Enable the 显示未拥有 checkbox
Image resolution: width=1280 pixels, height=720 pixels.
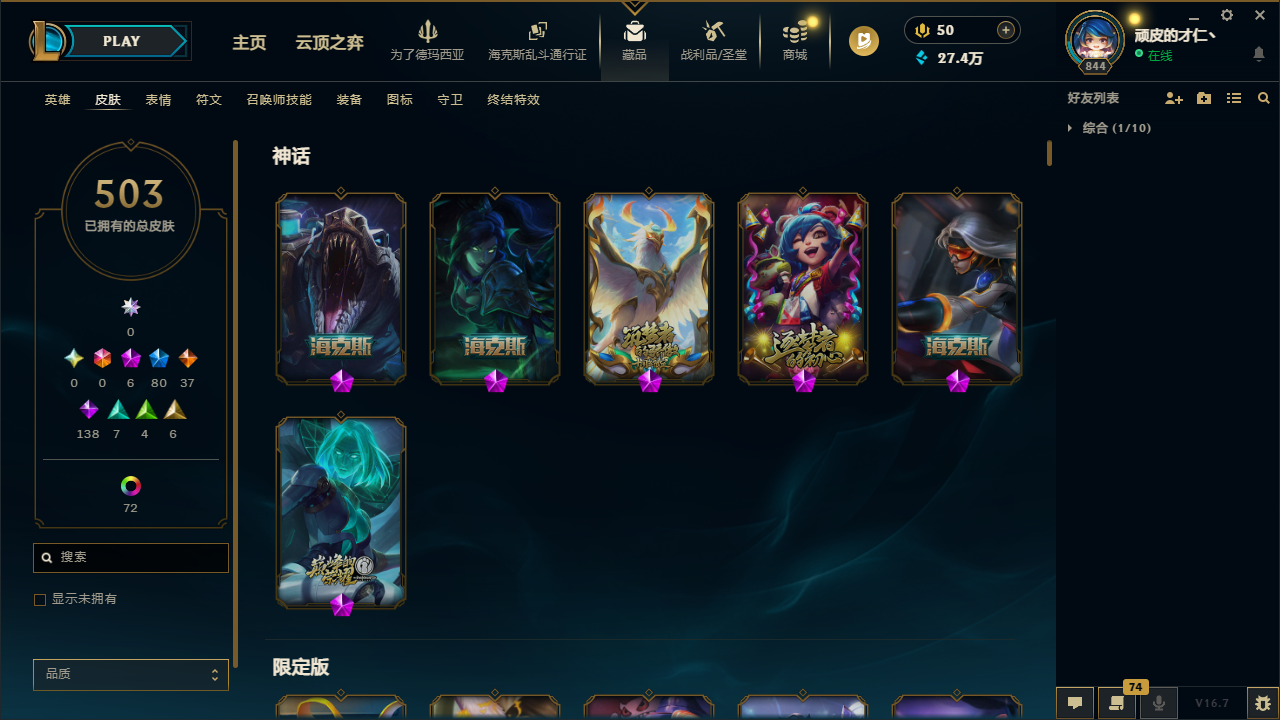[40, 599]
